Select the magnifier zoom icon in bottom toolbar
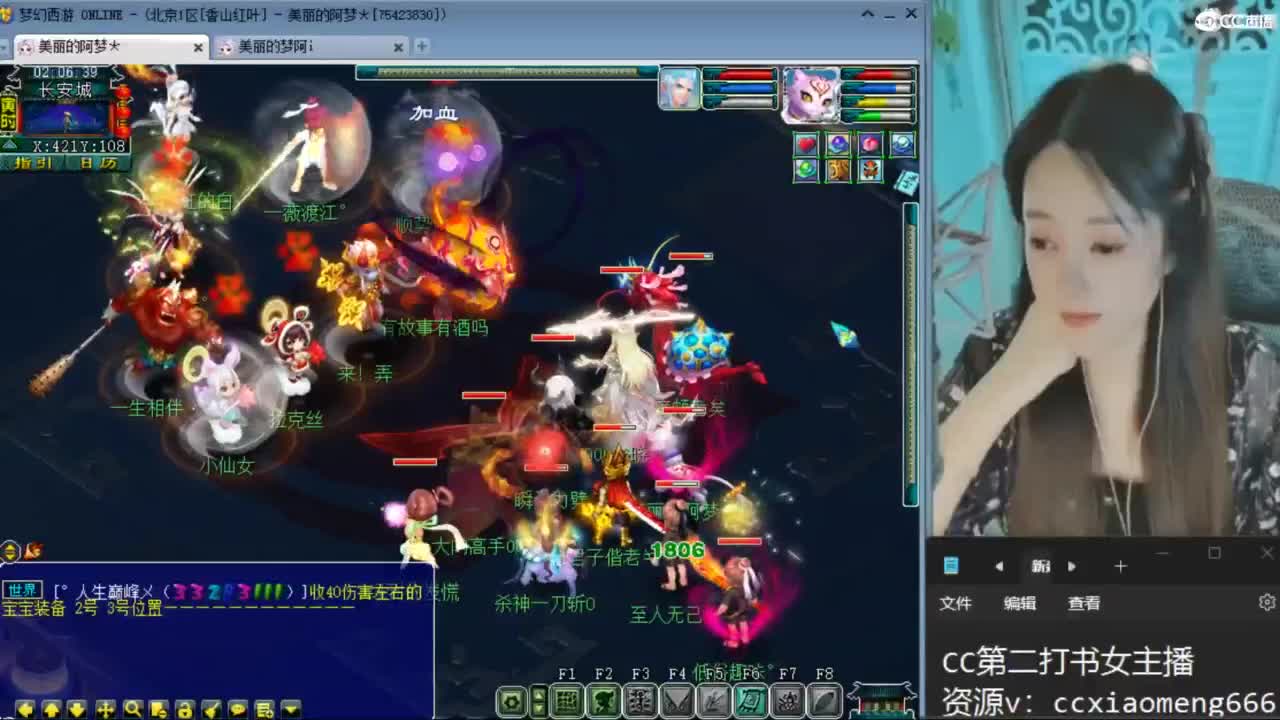Image resolution: width=1280 pixels, height=720 pixels. click(x=133, y=708)
